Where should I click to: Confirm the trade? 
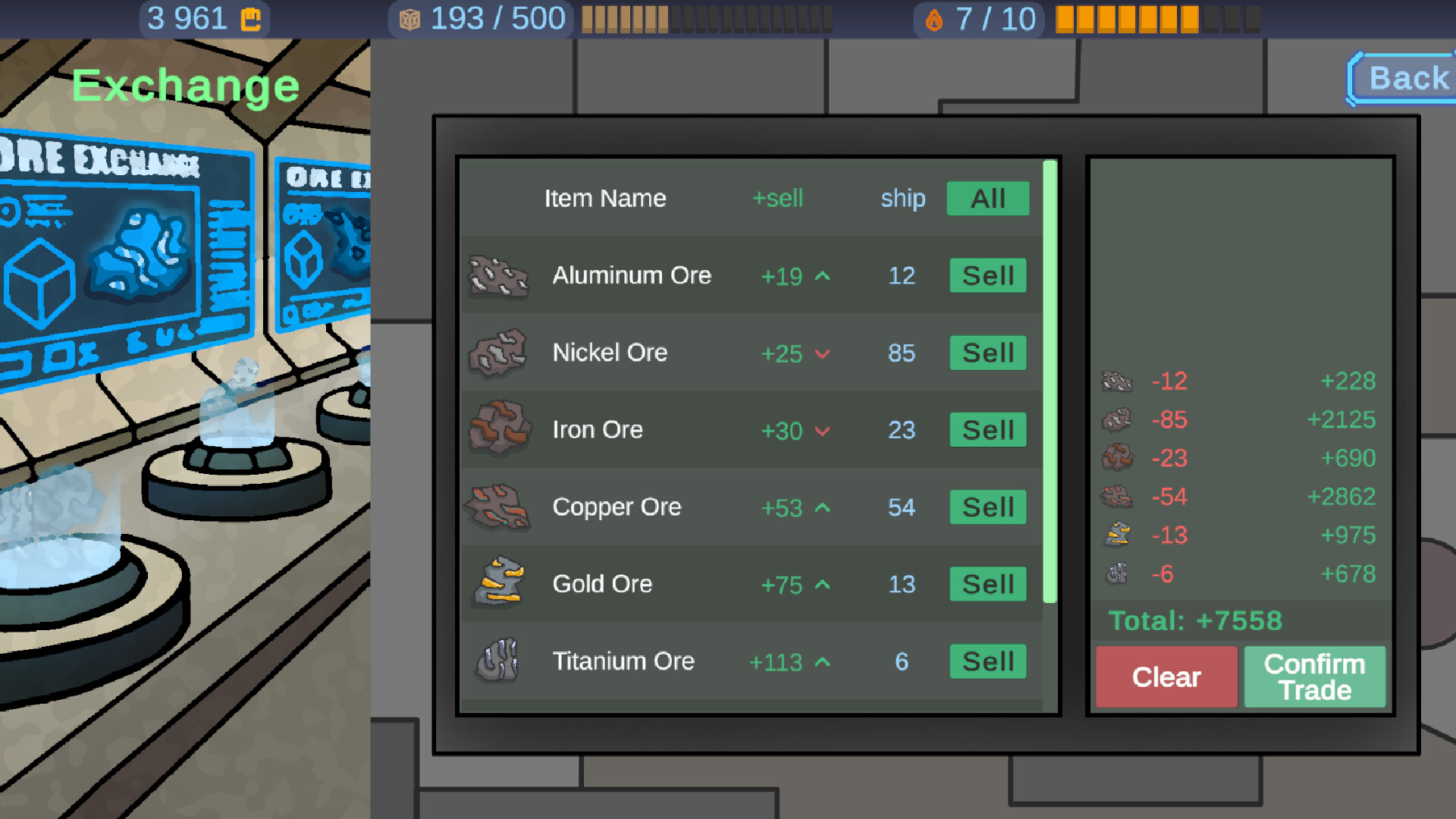click(1314, 677)
